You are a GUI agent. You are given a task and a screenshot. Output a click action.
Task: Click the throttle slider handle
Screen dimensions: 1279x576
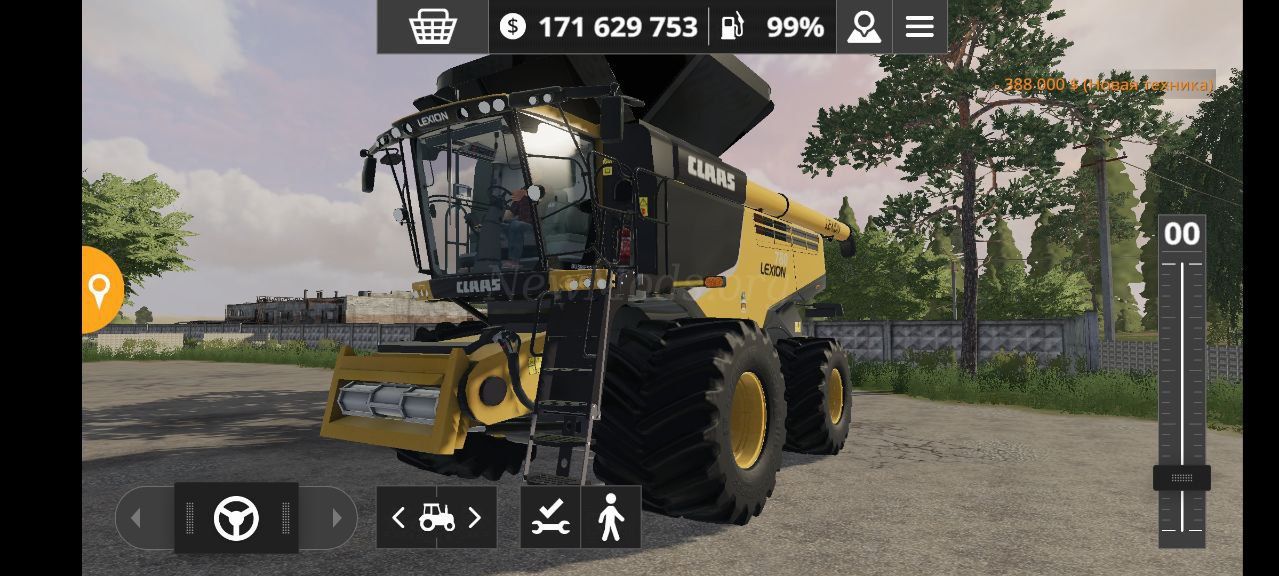1181,478
